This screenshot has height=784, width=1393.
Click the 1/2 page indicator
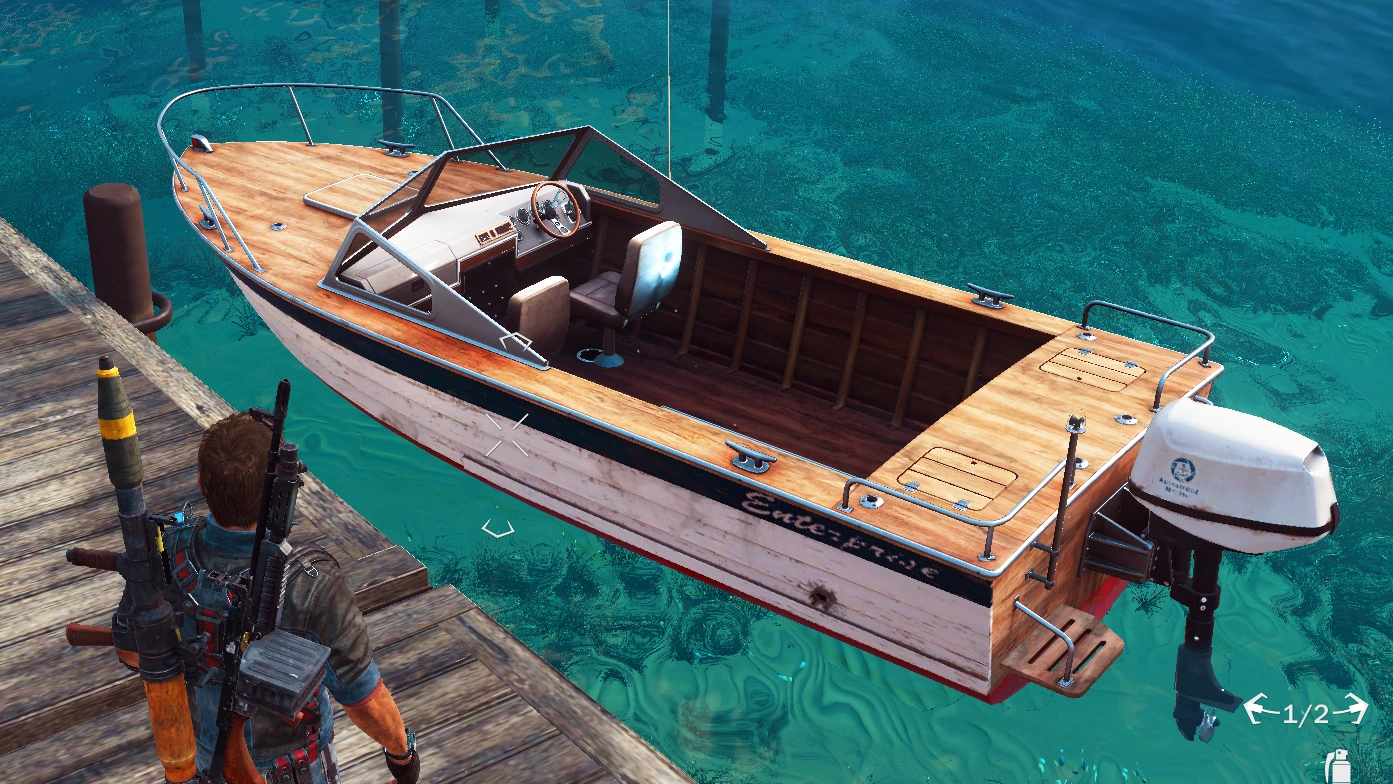(1306, 715)
